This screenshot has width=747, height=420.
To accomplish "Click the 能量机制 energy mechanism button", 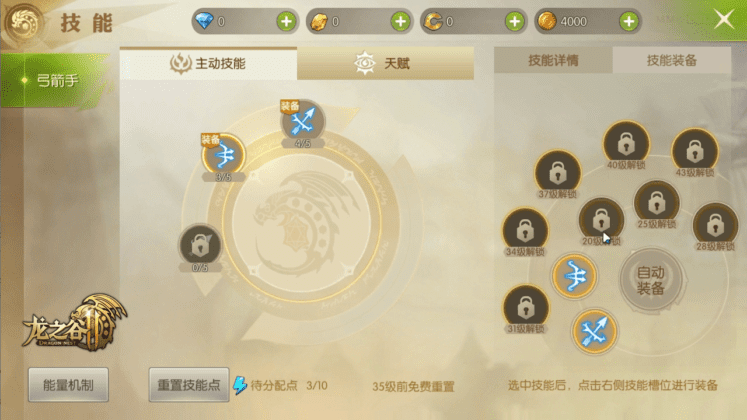I will (68, 384).
